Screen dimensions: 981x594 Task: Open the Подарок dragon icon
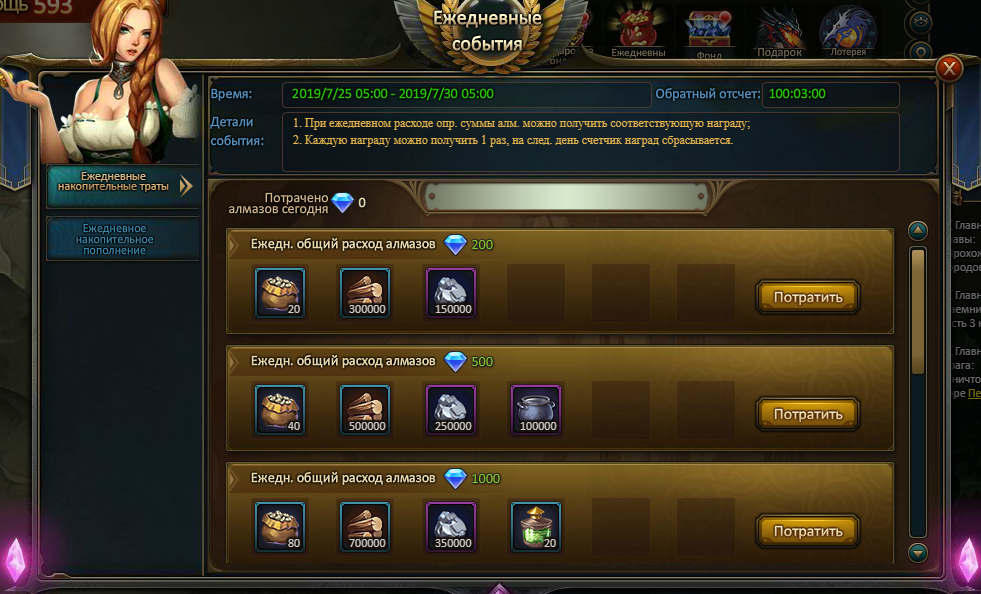tap(780, 30)
